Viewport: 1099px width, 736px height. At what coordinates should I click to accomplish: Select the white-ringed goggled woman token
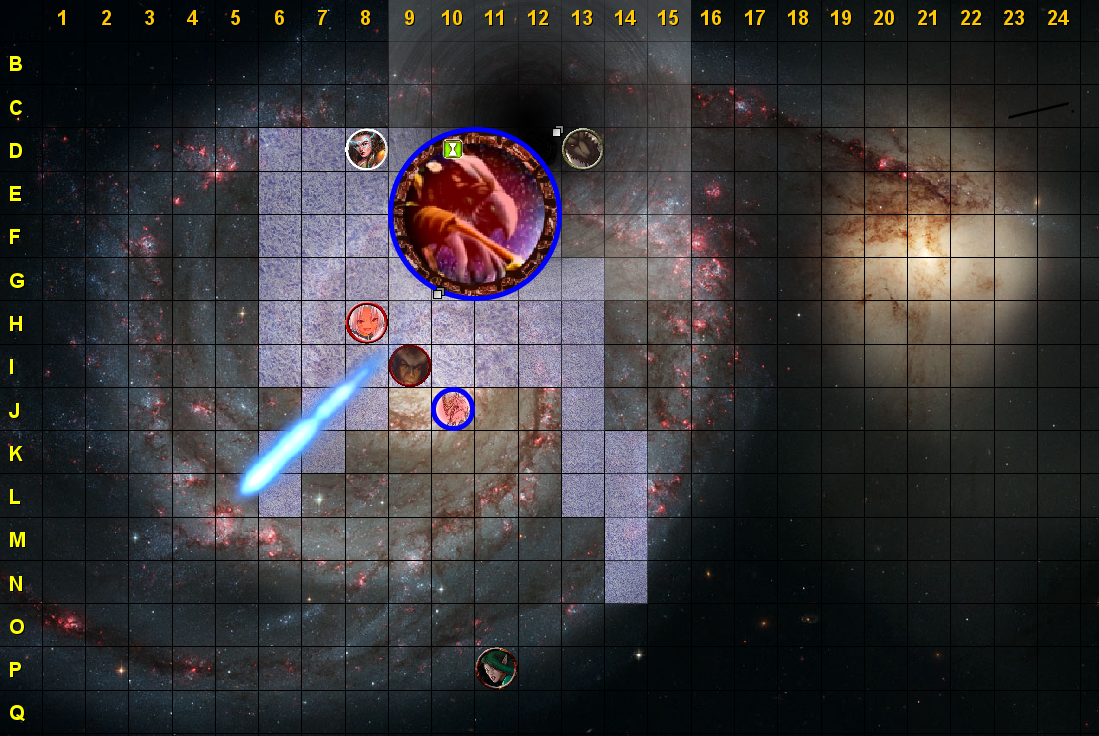(x=366, y=150)
